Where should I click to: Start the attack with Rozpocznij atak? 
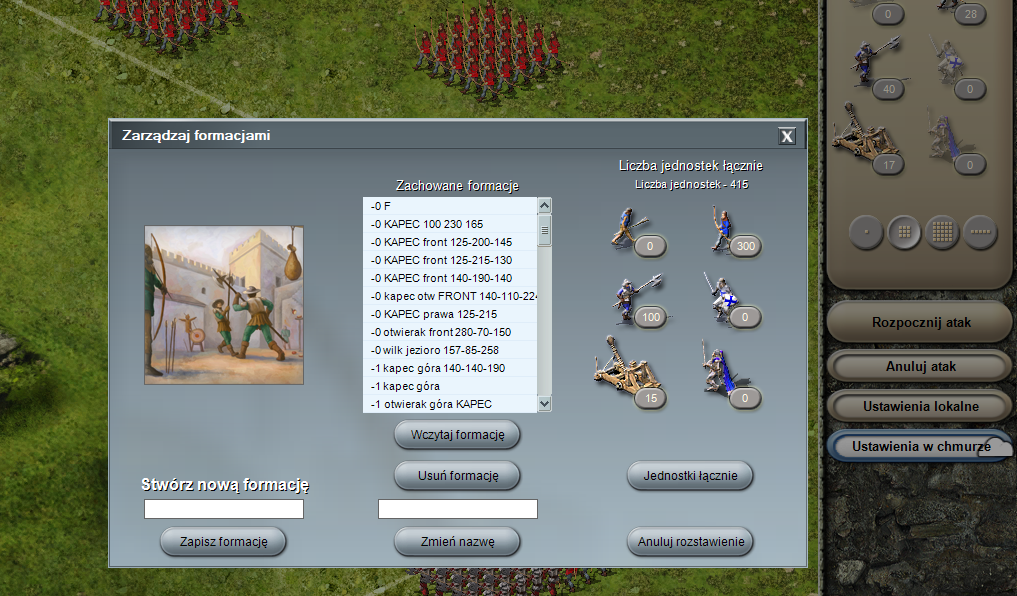920,323
